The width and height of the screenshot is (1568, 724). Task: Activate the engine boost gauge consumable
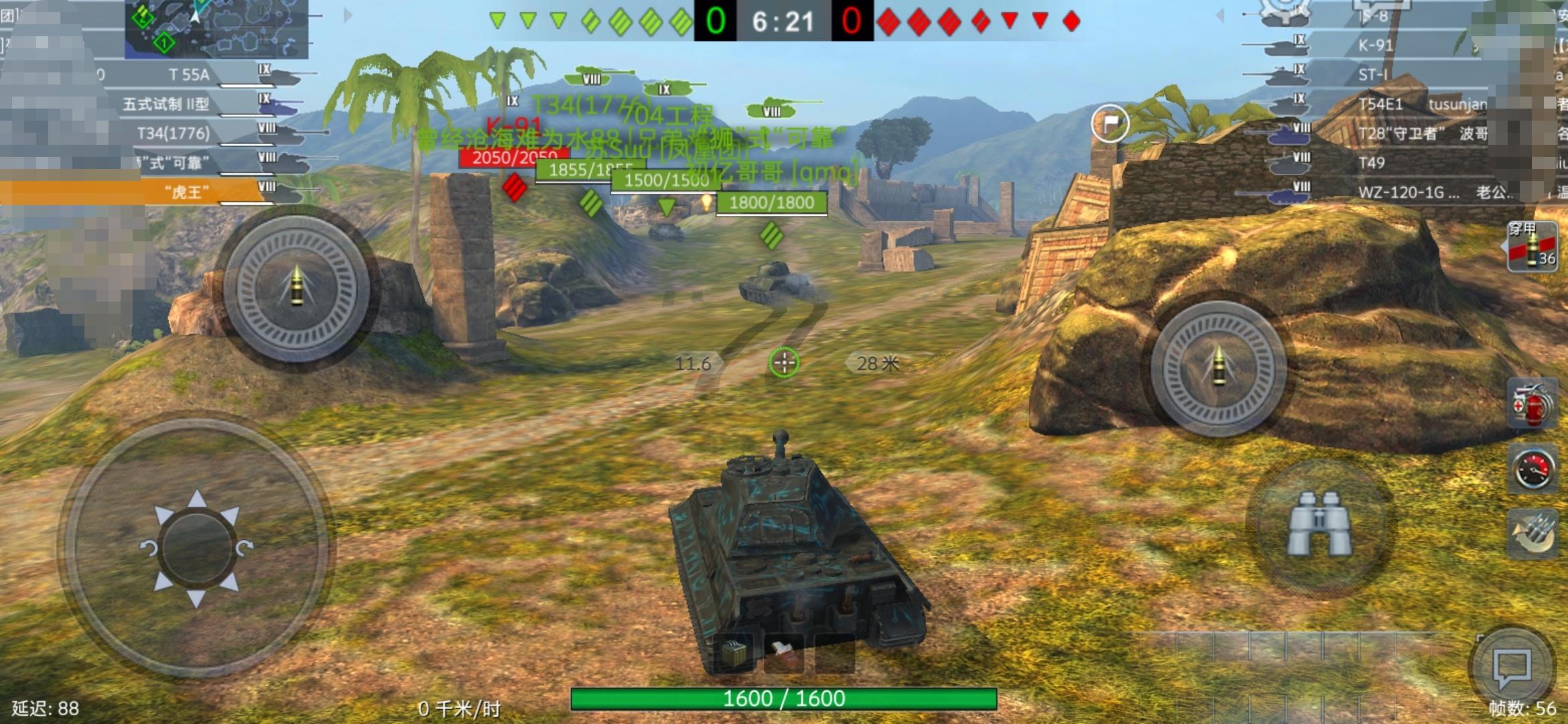click(1533, 467)
